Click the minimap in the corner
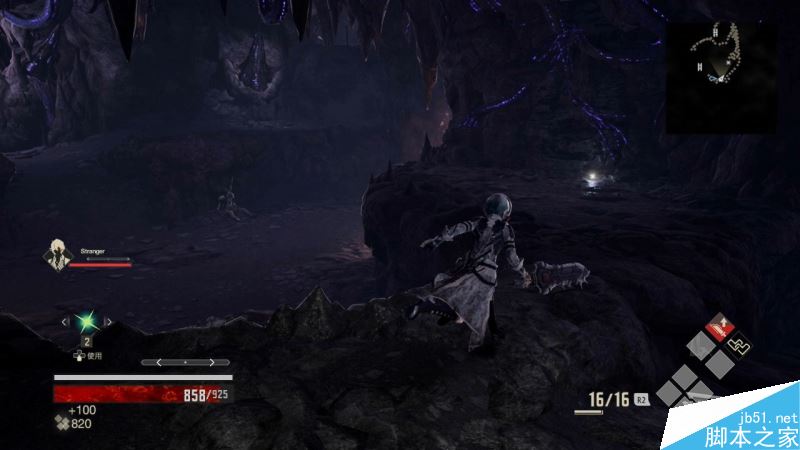This screenshot has width=800, height=450. (x=721, y=77)
